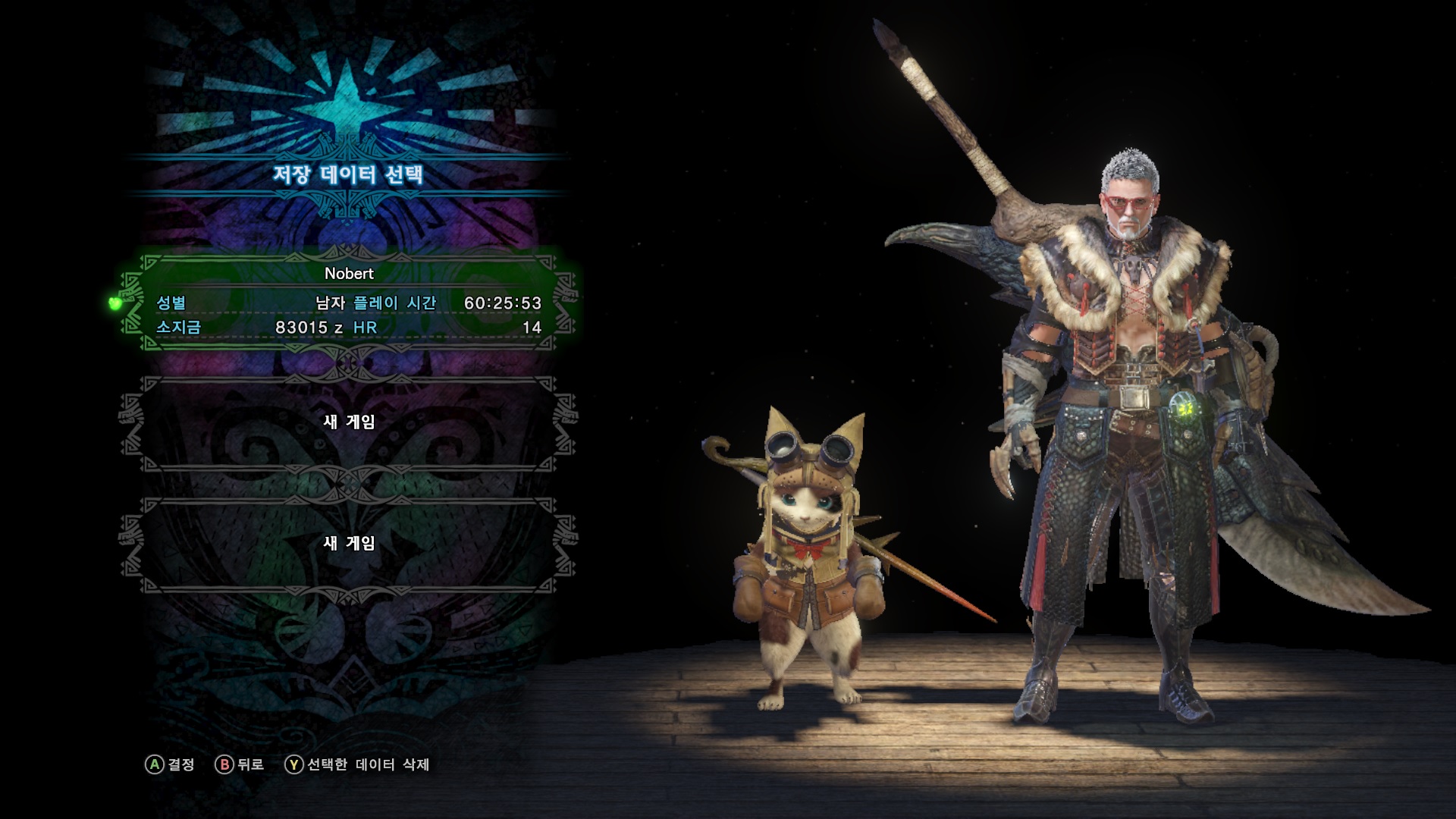
Task: Select the Nobert save data slot
Action: (x=349, y=302)
